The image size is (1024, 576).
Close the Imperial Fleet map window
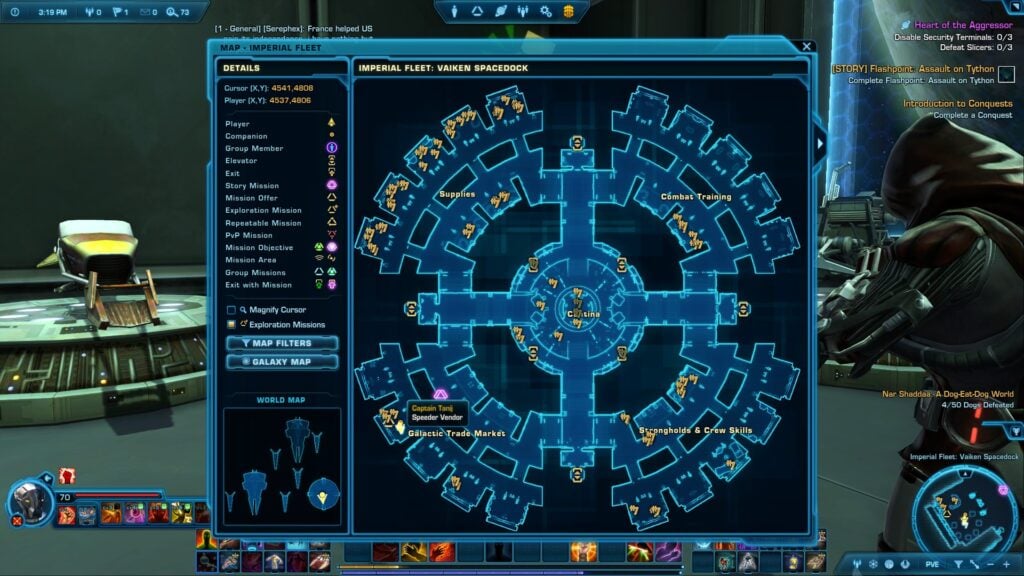(x=807, y=46)
